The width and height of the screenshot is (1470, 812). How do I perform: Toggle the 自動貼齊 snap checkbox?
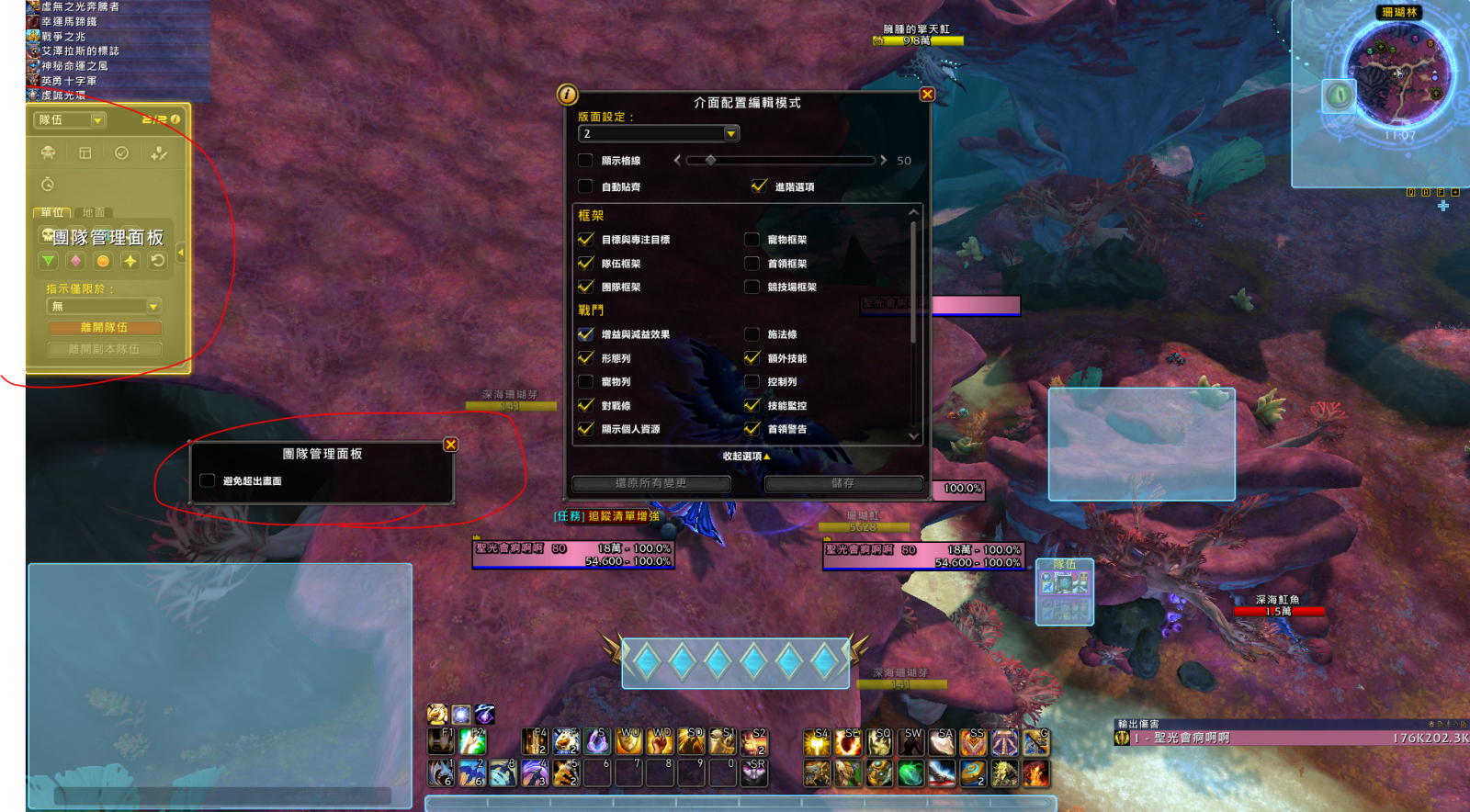[x=585, y=186]
